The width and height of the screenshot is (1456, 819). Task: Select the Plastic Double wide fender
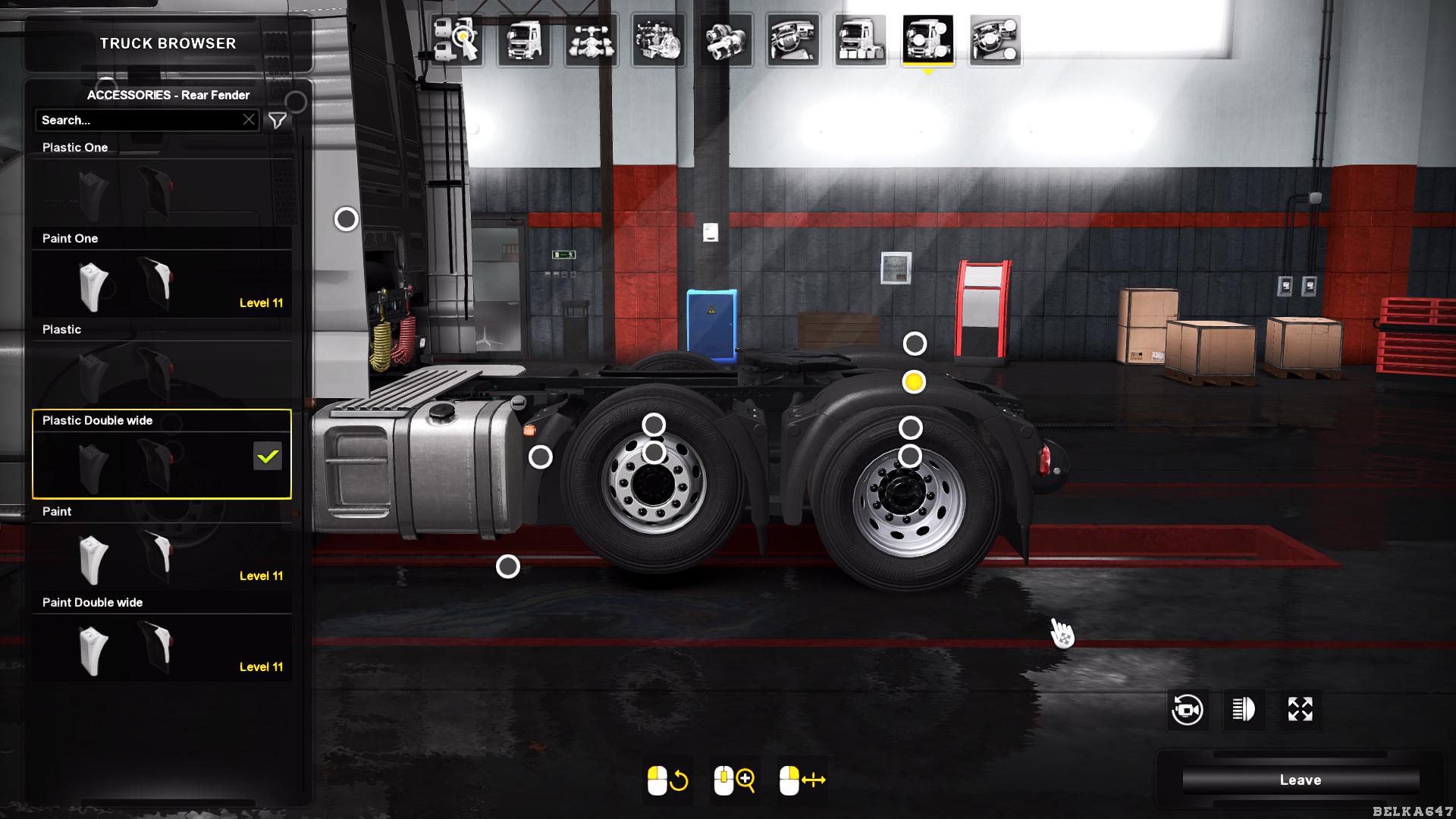pos(162,463)
